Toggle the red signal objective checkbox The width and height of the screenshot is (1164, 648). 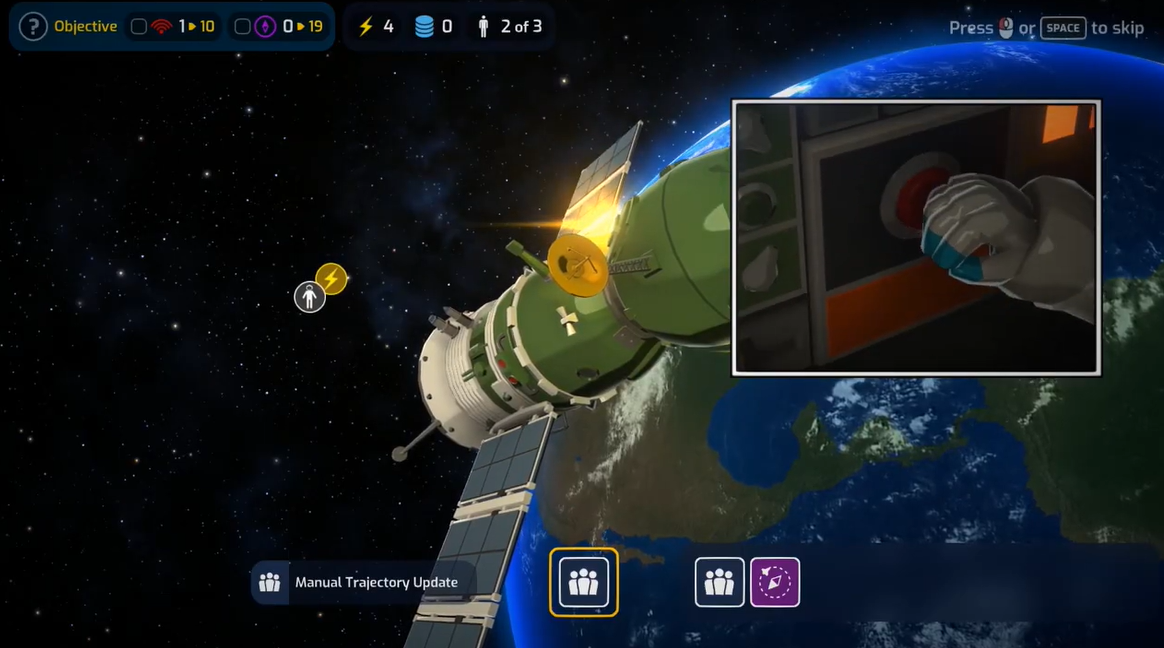click(139, 27)
